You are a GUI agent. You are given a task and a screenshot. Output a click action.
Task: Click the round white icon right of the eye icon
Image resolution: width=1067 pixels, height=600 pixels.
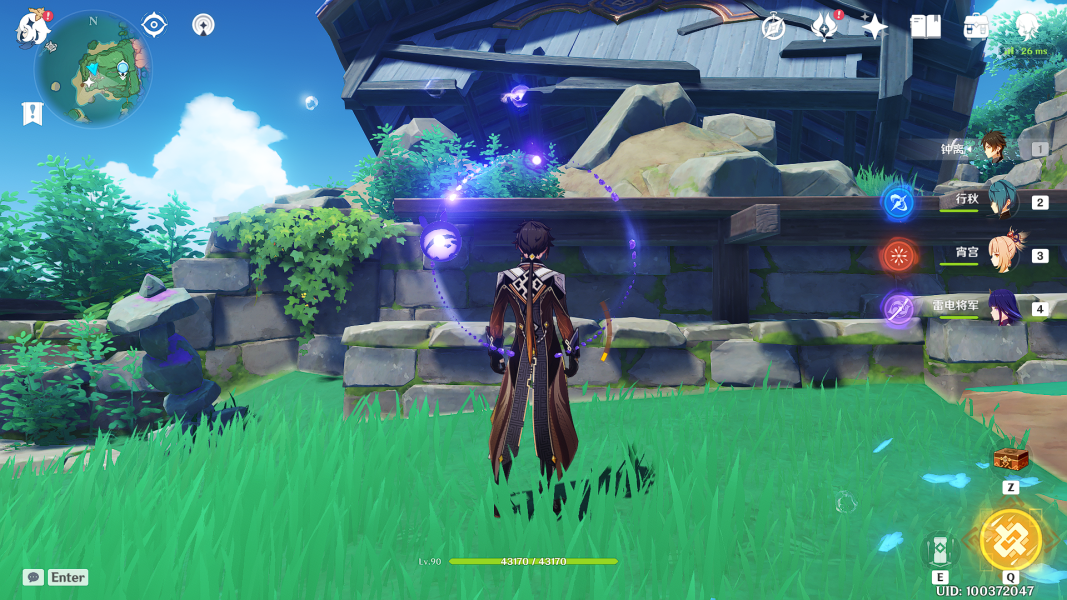[x=203, y=25]
